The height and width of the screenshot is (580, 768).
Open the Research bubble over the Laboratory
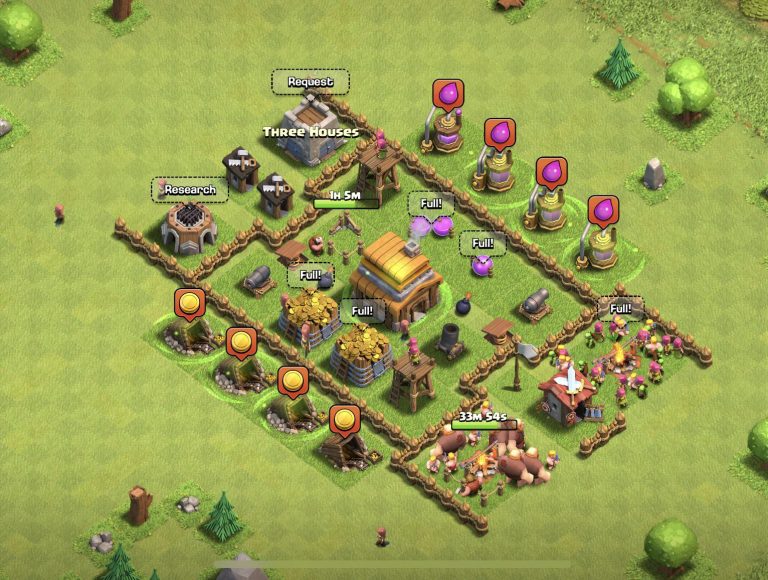pos(189,189)
